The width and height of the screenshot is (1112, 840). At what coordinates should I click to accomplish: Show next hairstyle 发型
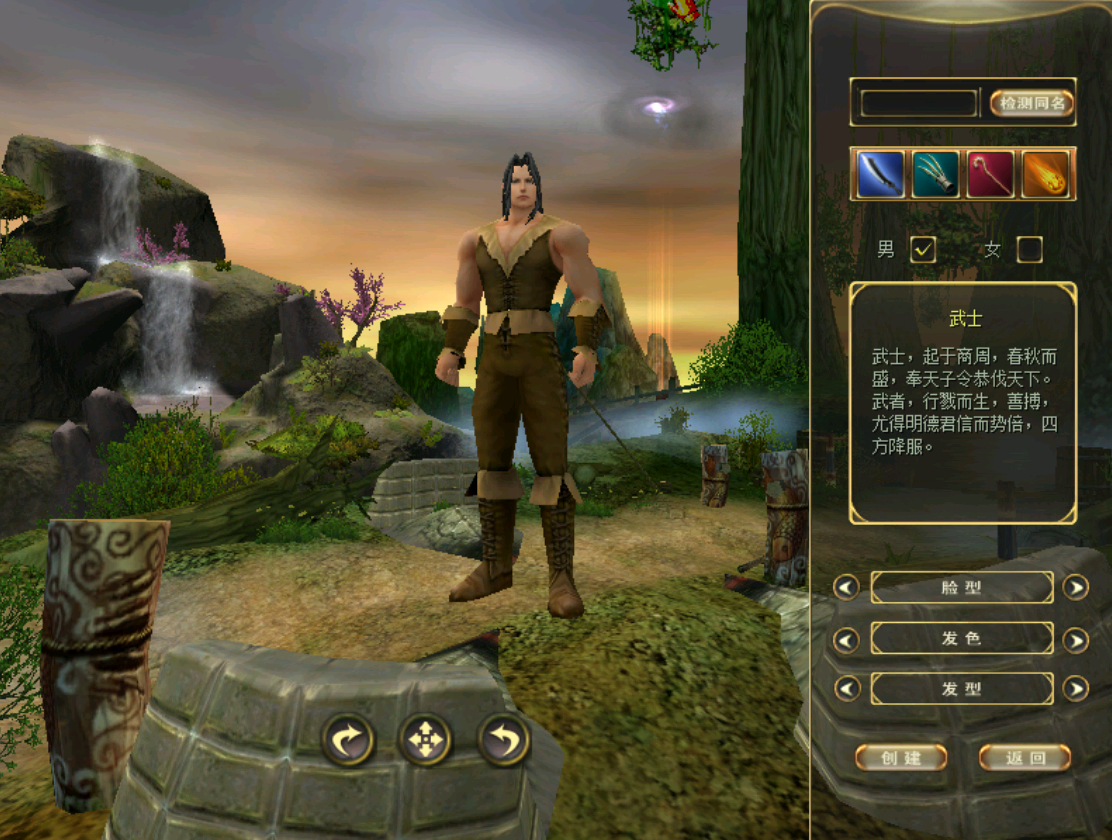(1075, 689)
